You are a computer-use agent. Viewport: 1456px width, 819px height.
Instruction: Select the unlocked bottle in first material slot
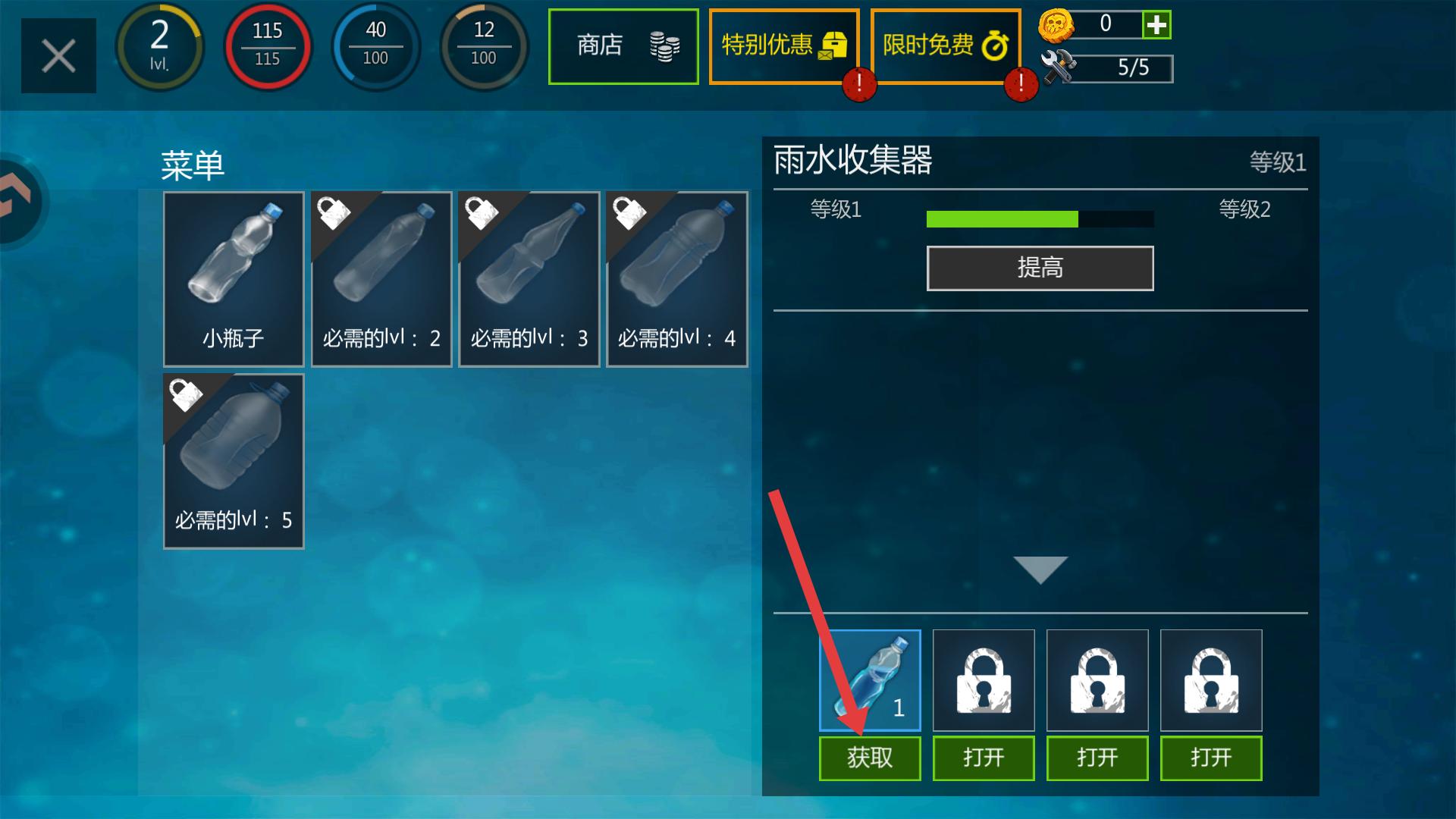coord(869,680)
